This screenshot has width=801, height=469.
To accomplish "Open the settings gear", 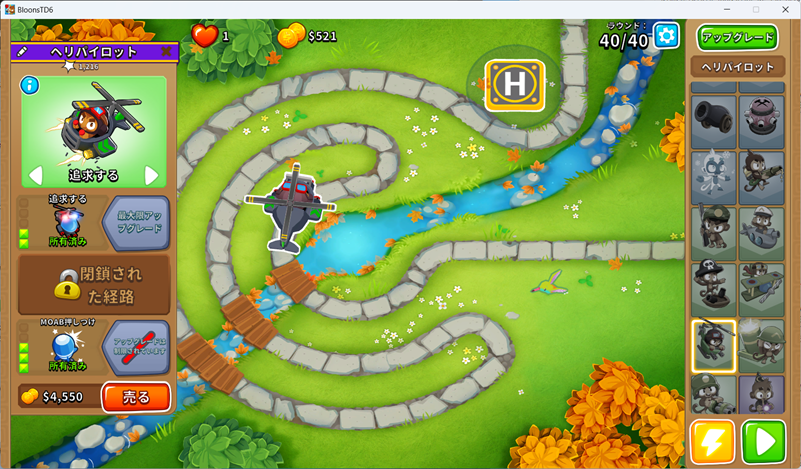I will 666,36.
